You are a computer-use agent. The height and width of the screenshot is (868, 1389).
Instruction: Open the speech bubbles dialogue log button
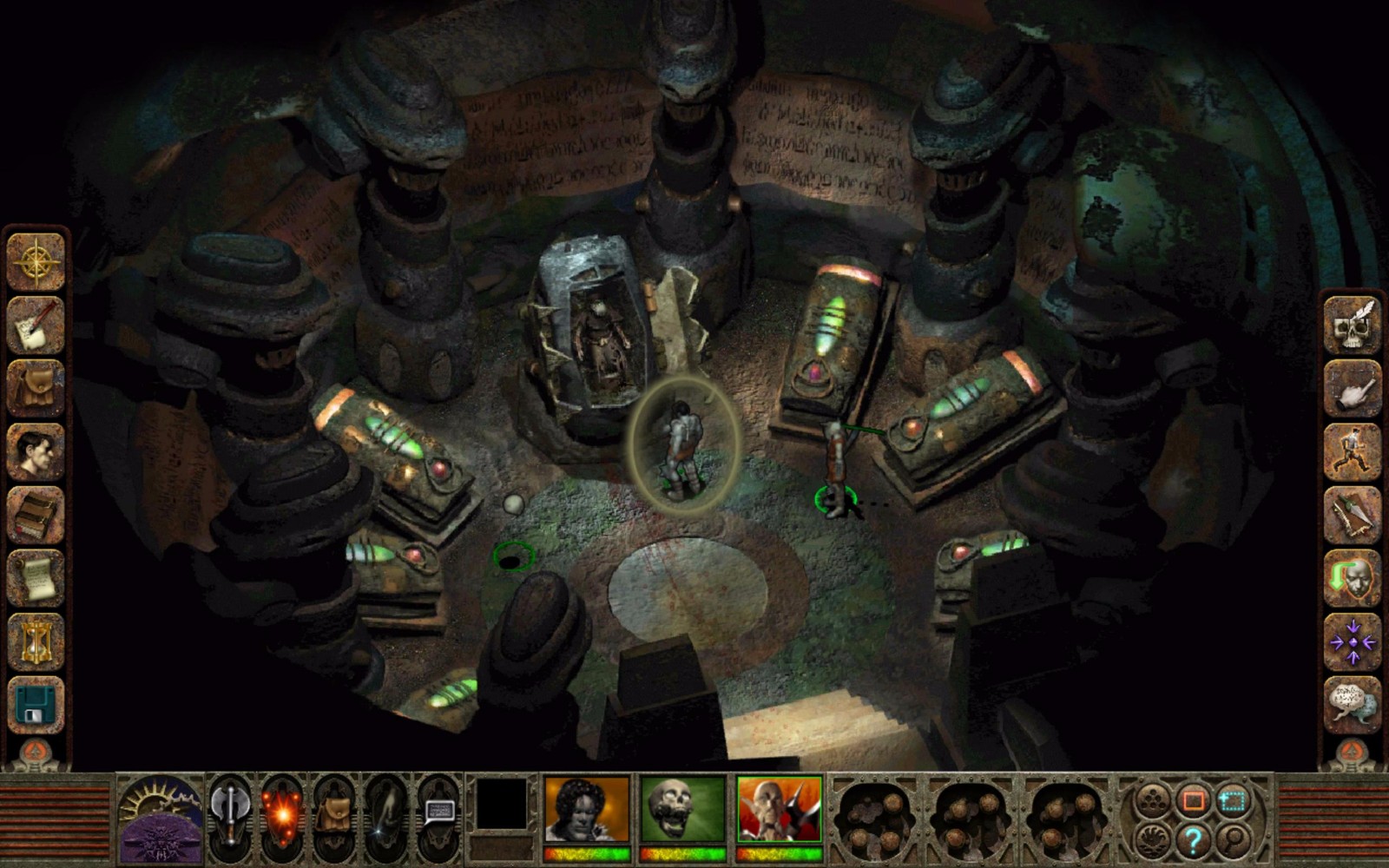(x=1352, y=705)
